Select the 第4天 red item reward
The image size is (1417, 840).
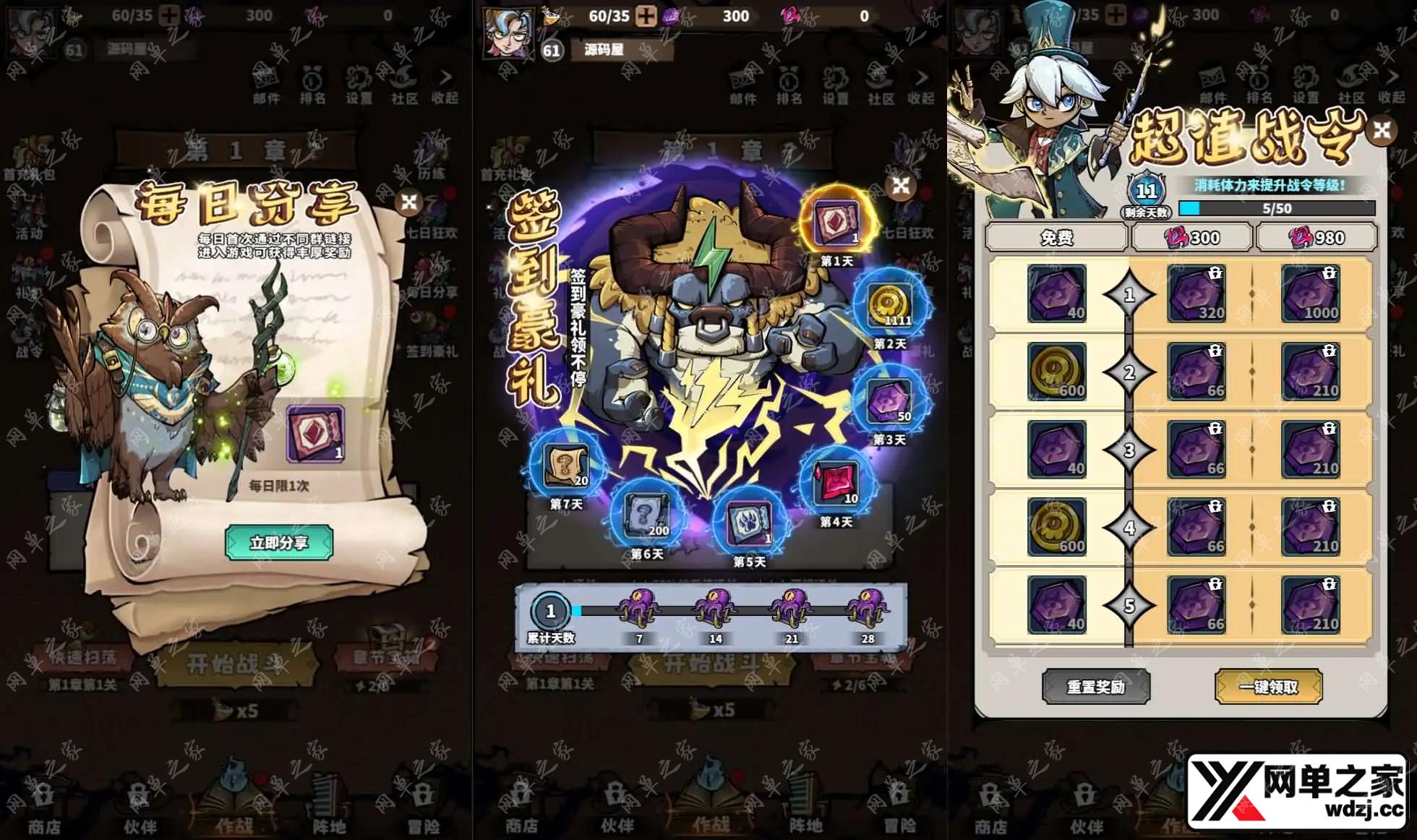coord(836,483)
